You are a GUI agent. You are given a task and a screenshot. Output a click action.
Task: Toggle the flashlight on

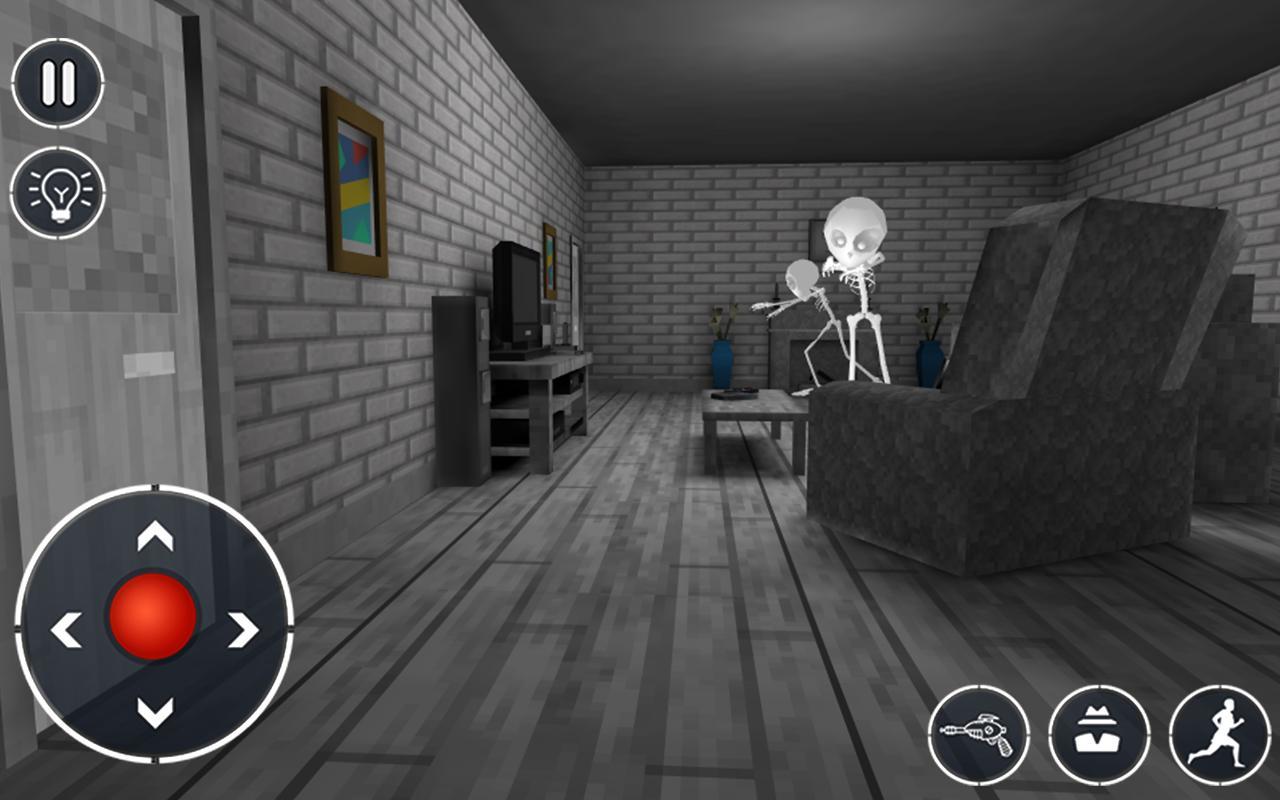coord(57,190)
